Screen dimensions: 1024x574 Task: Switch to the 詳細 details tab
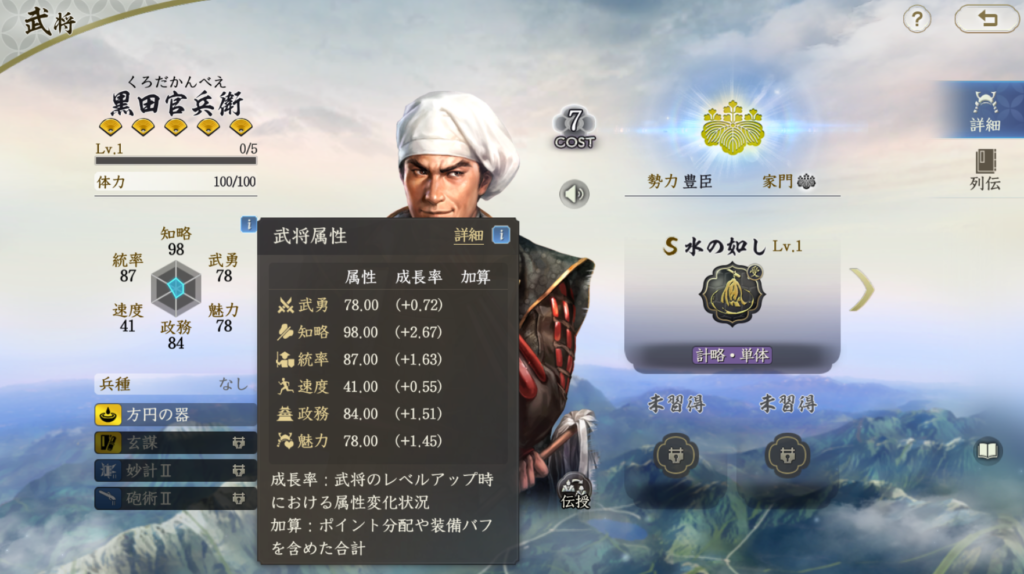(x=984, y=111)
